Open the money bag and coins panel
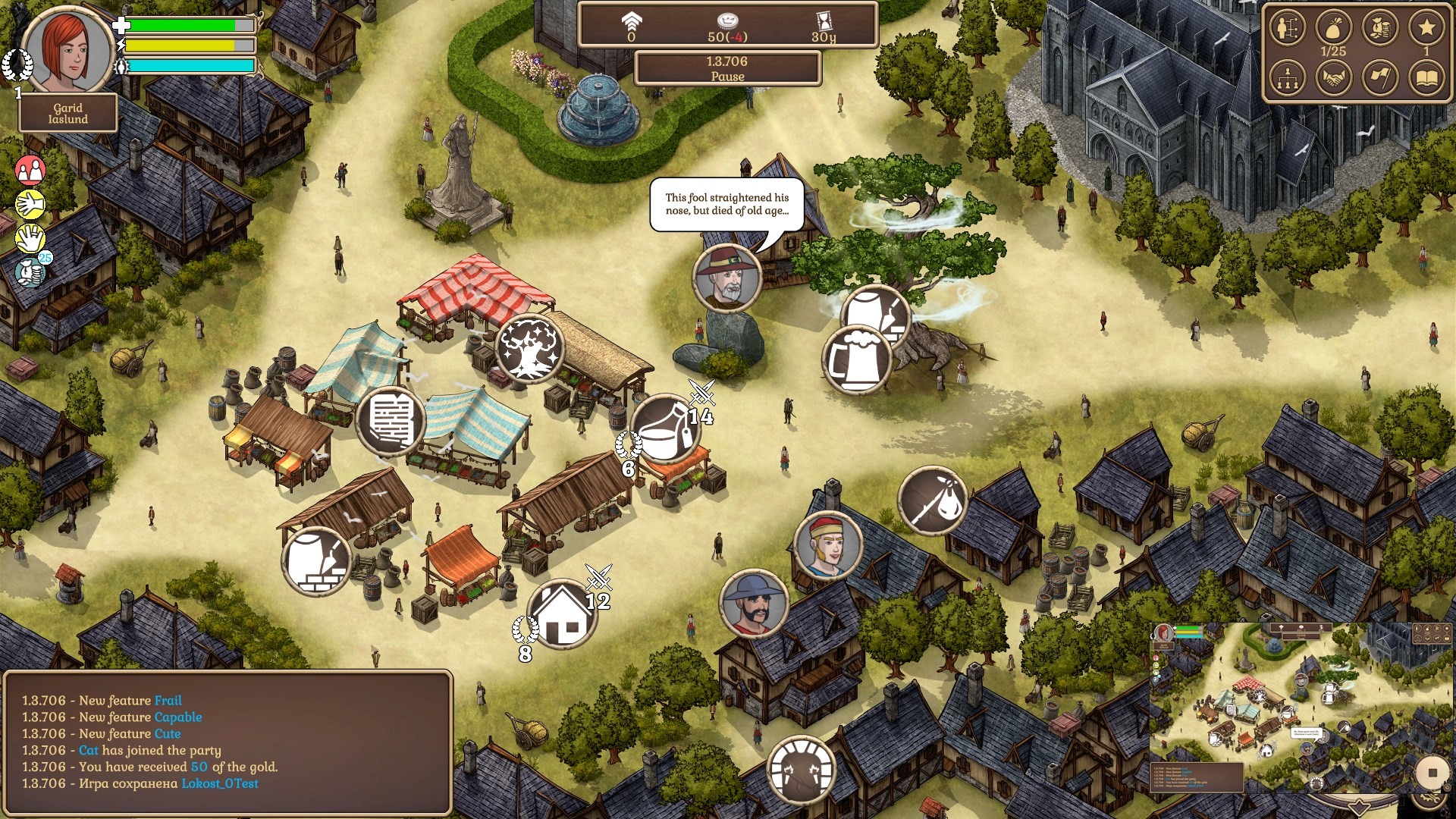 1379,29
